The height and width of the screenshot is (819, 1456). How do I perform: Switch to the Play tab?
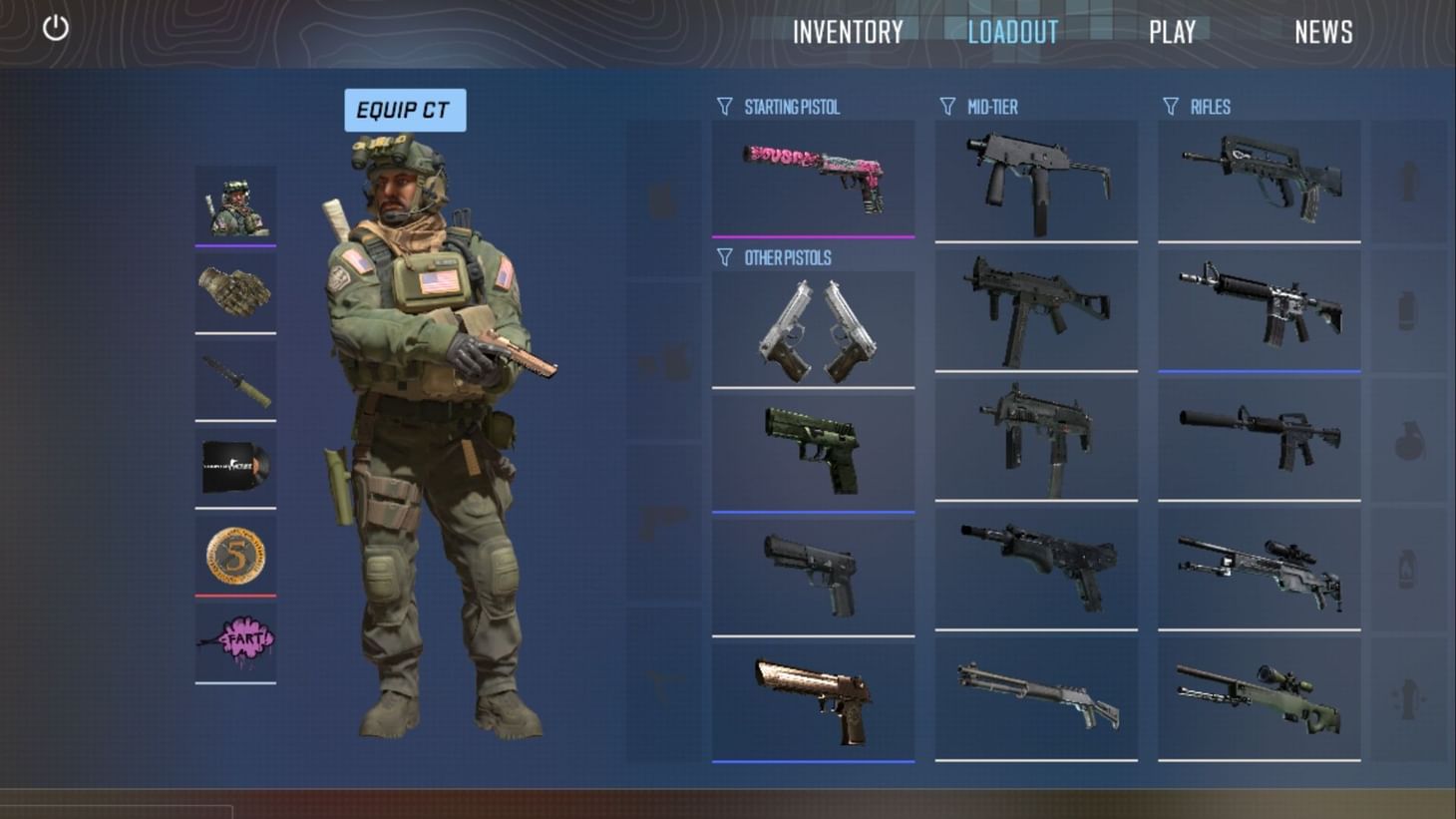1172,32
